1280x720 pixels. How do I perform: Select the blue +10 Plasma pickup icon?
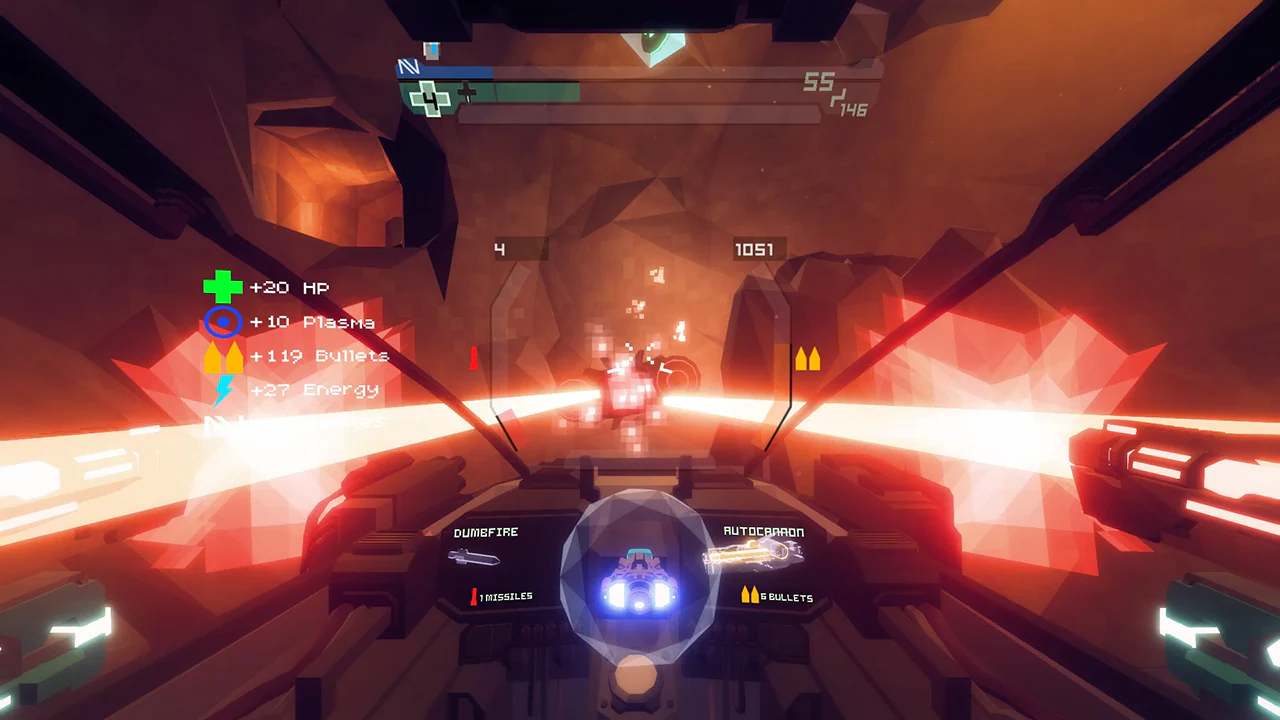pyautogui.click(x=222, y=322)
